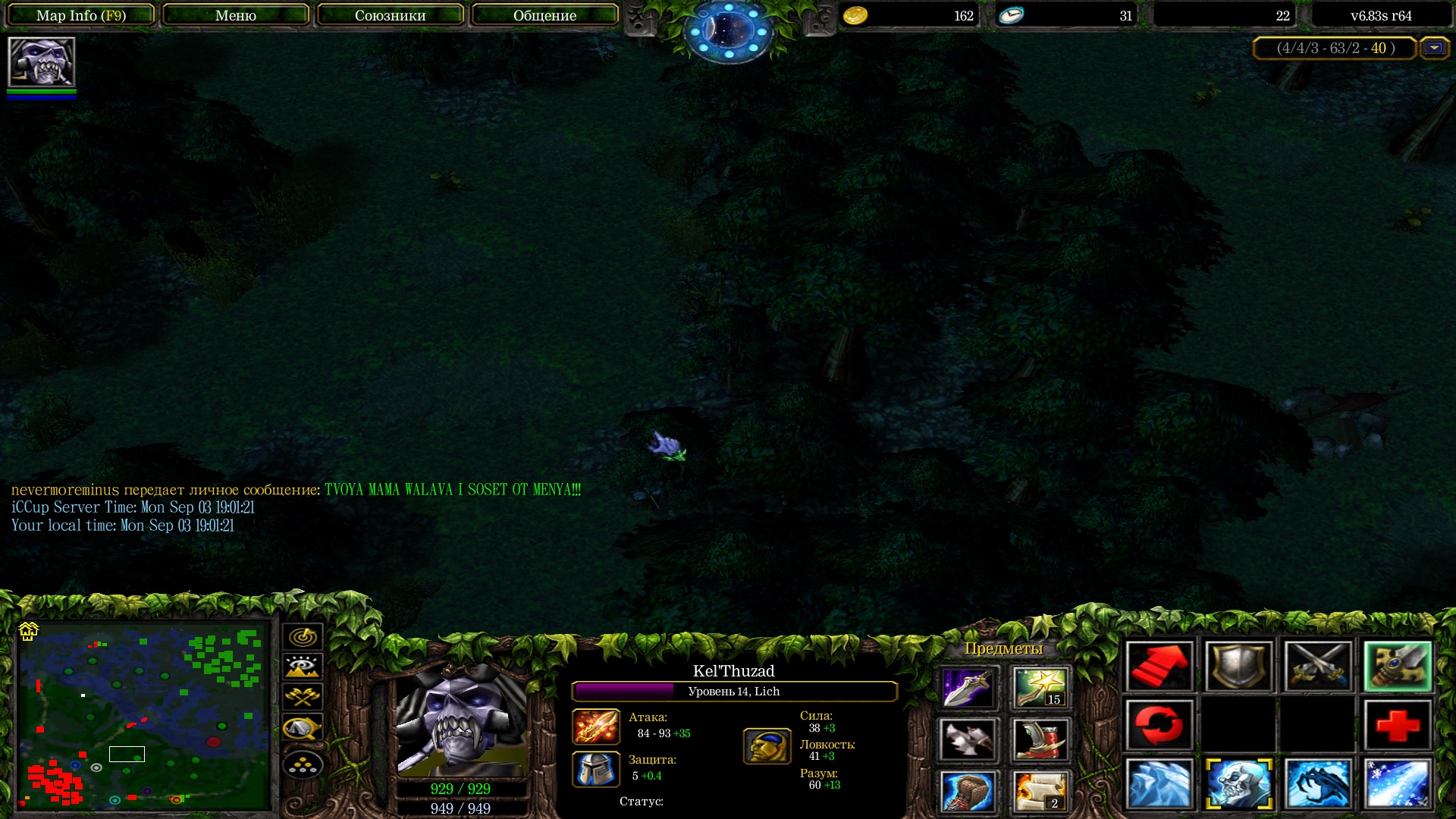Use the Magic Wand with 15 charges

coord(1040,687)
